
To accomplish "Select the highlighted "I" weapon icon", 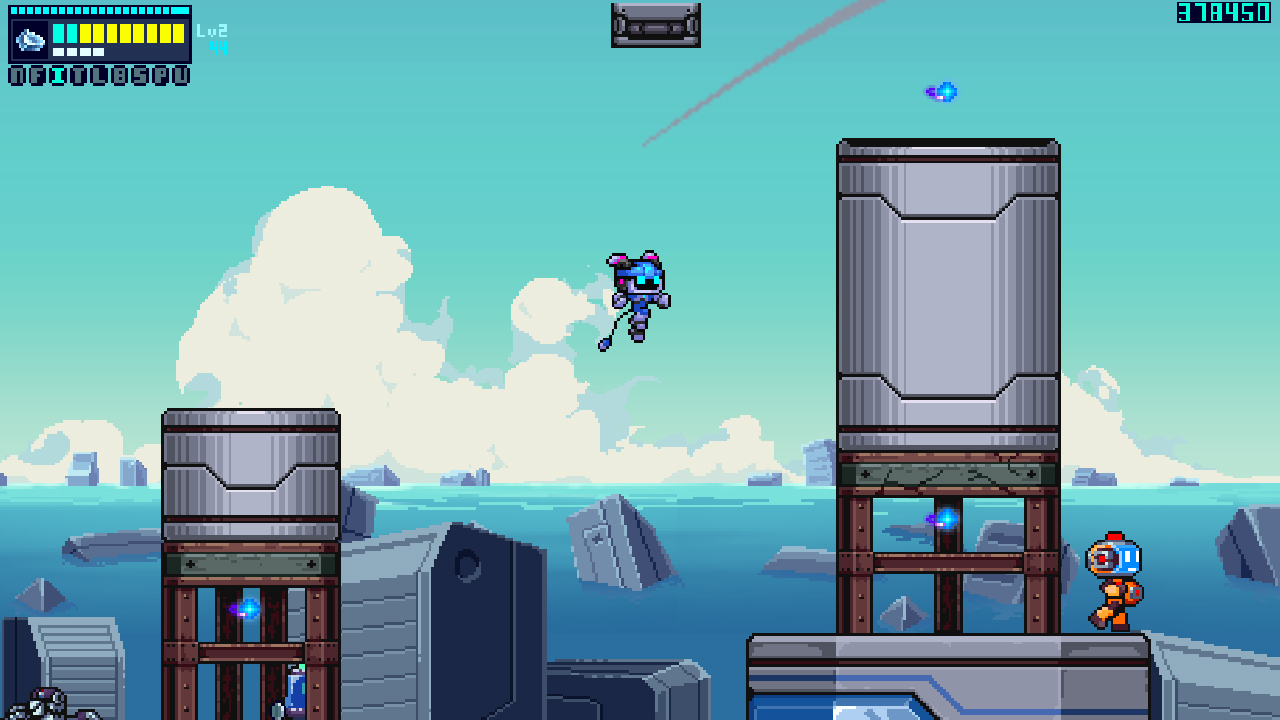I will (59, 75).
